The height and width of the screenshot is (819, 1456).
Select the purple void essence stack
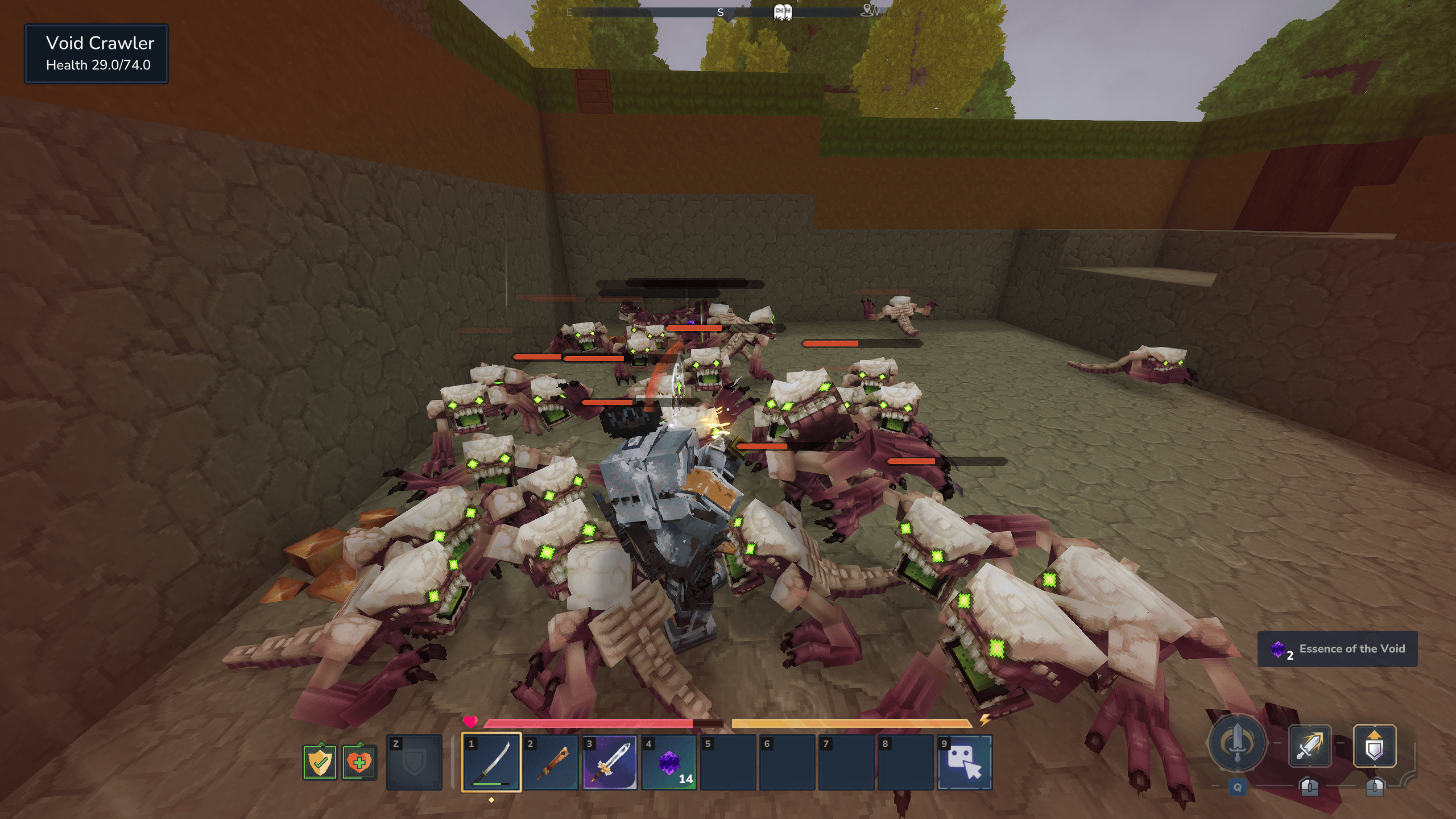(669, 762)
